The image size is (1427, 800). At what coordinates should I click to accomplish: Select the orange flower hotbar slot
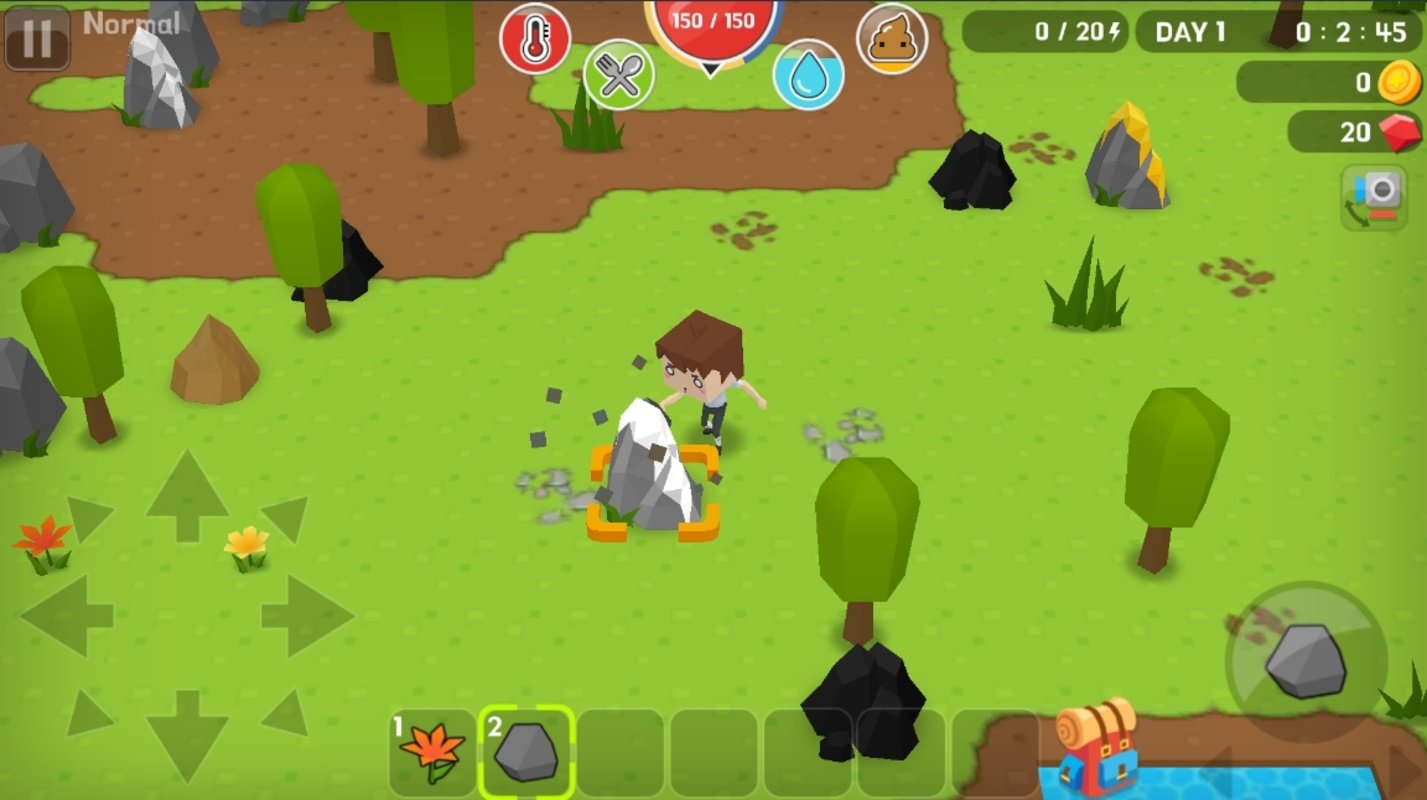click(432, 752)
